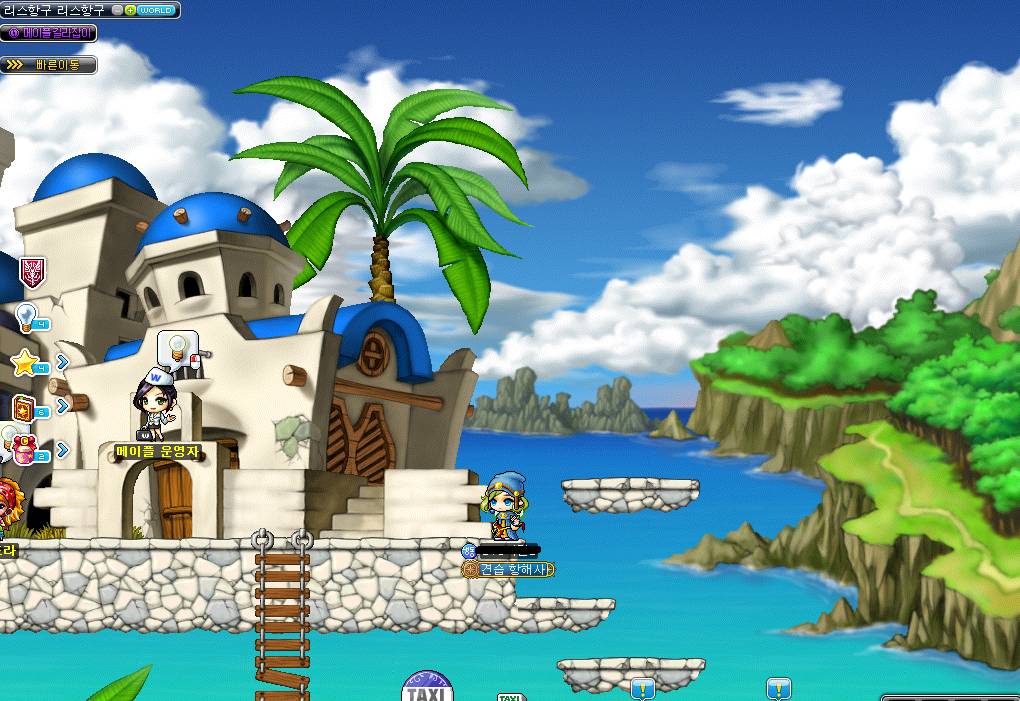Activate the 빠른이동 quick move button
Image resolution: width=1020 pixels, height=701 pixels.
click(50, 65)
